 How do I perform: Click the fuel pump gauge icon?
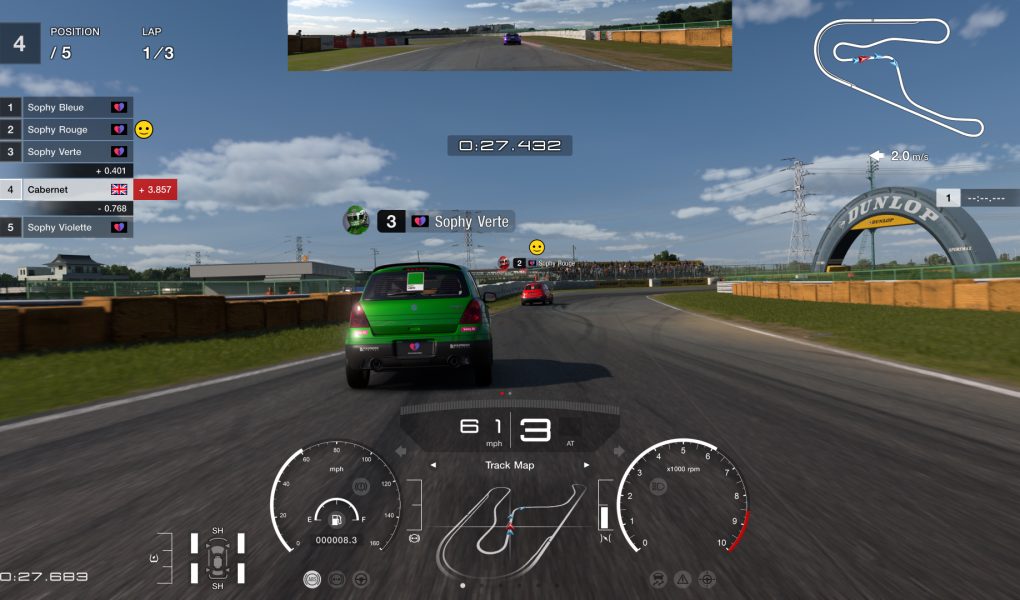337,519
